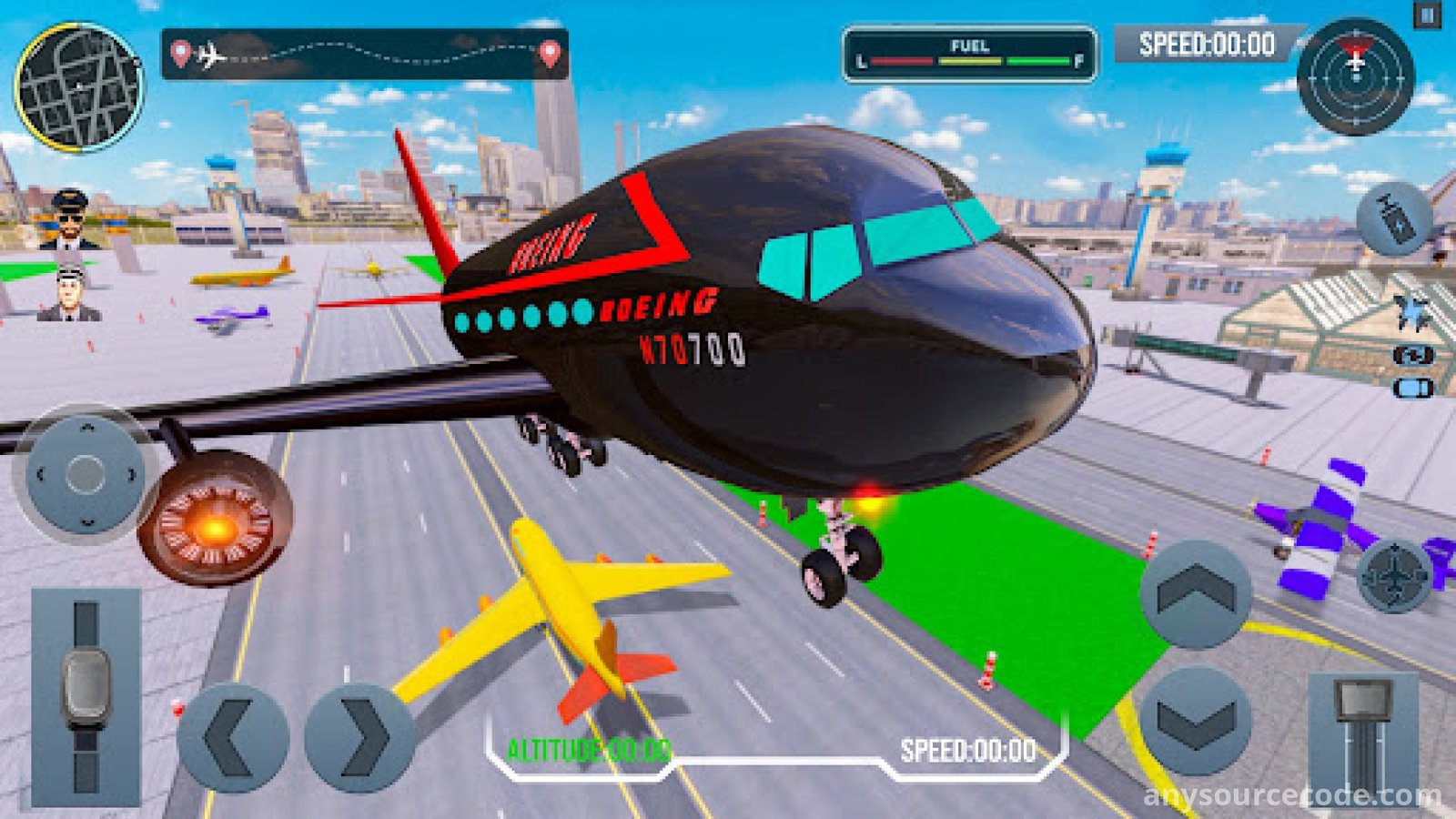Screen dimensions: 1456x819
Task: Steer left with the left arrow button
Action: coord(233,737)
